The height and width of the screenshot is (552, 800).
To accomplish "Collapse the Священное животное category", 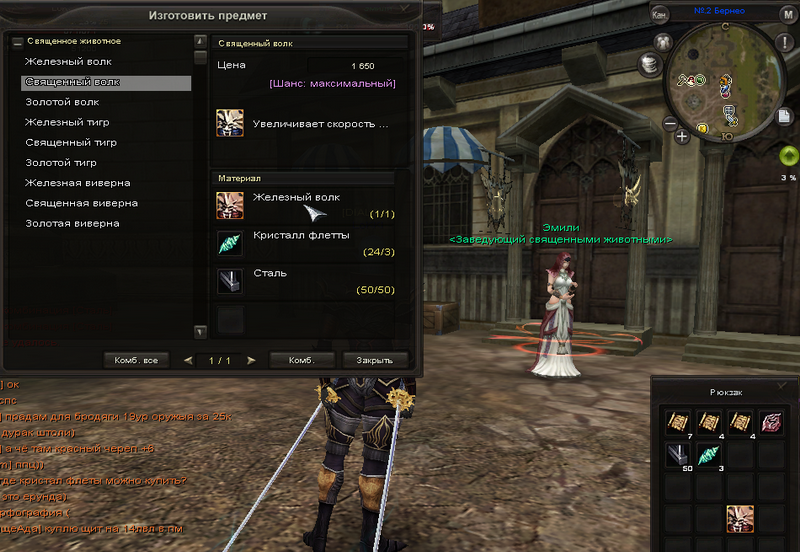I will click(17, 42).
